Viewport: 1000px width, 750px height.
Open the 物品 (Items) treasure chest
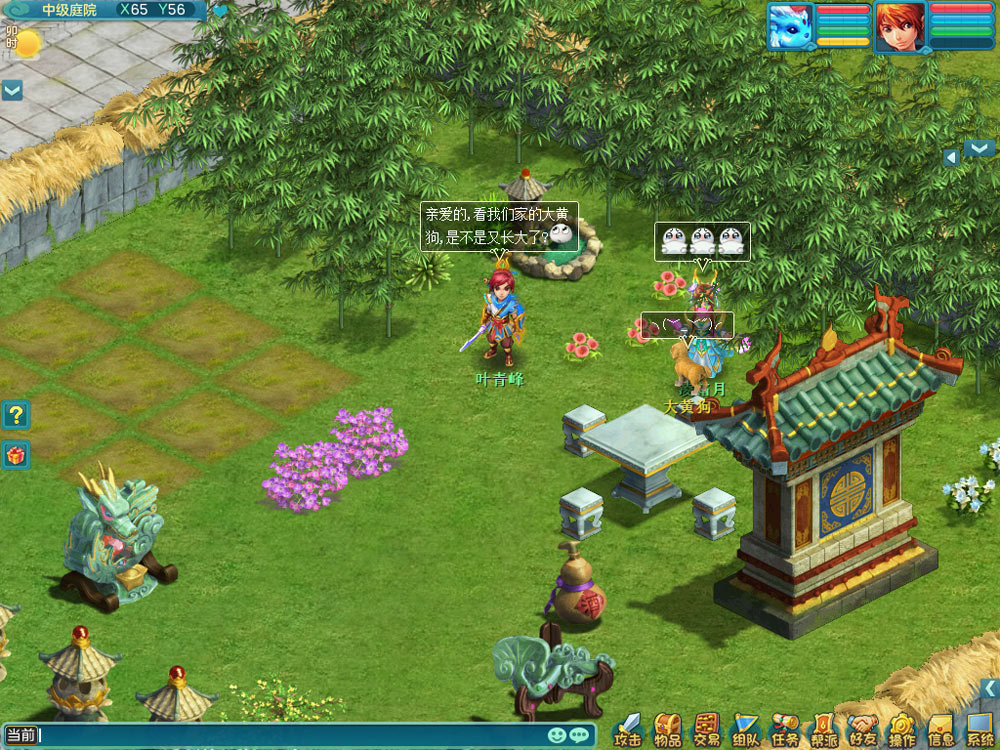click(667, 730)
